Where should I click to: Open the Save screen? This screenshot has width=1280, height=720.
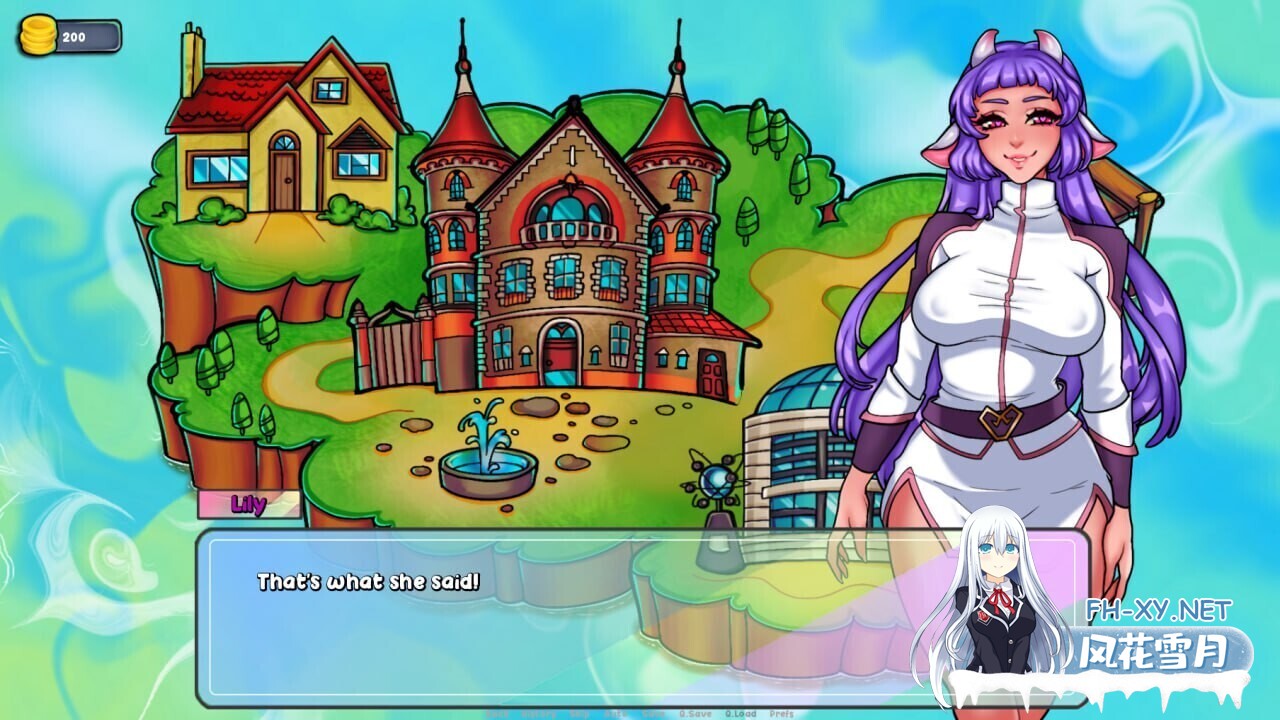[654, 714]
